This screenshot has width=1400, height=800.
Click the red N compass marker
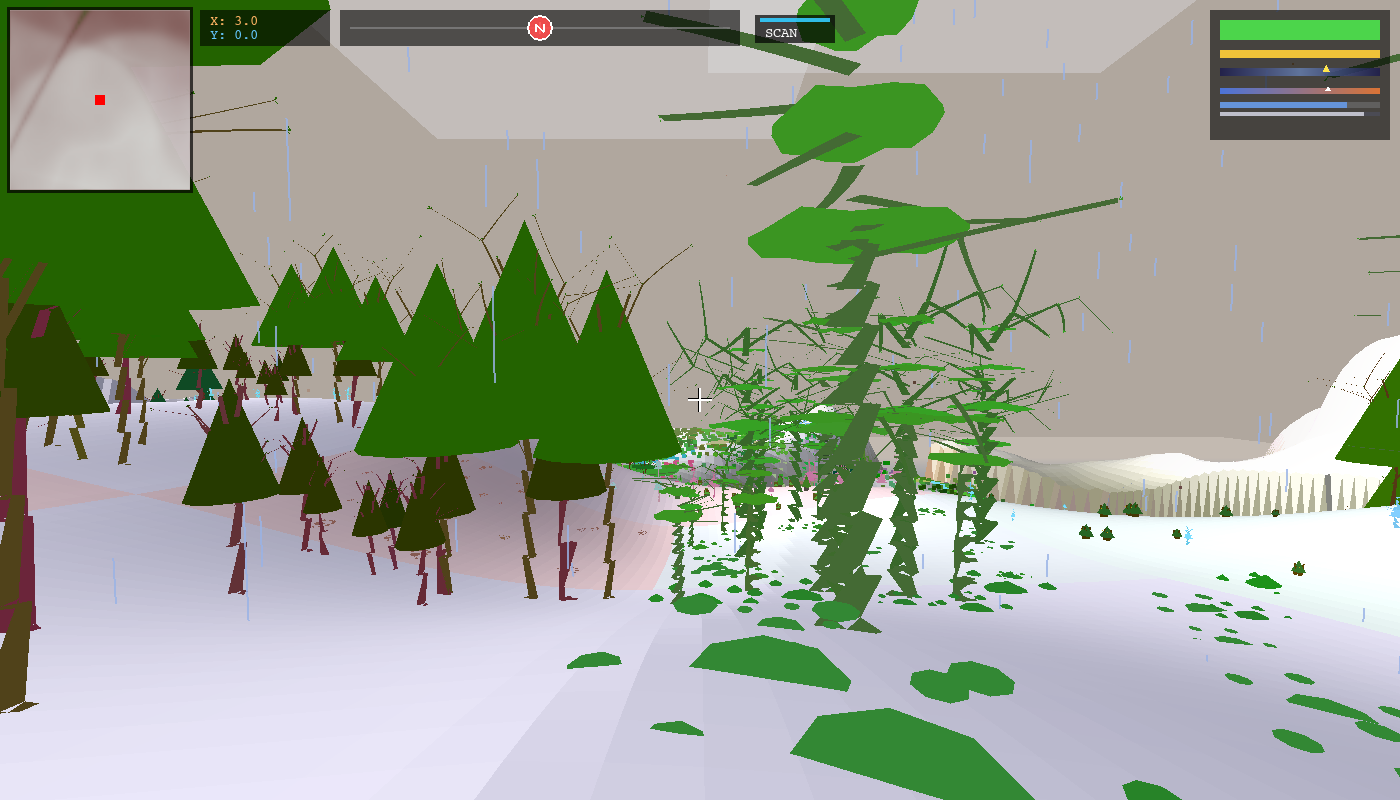[x=540, y=28]
